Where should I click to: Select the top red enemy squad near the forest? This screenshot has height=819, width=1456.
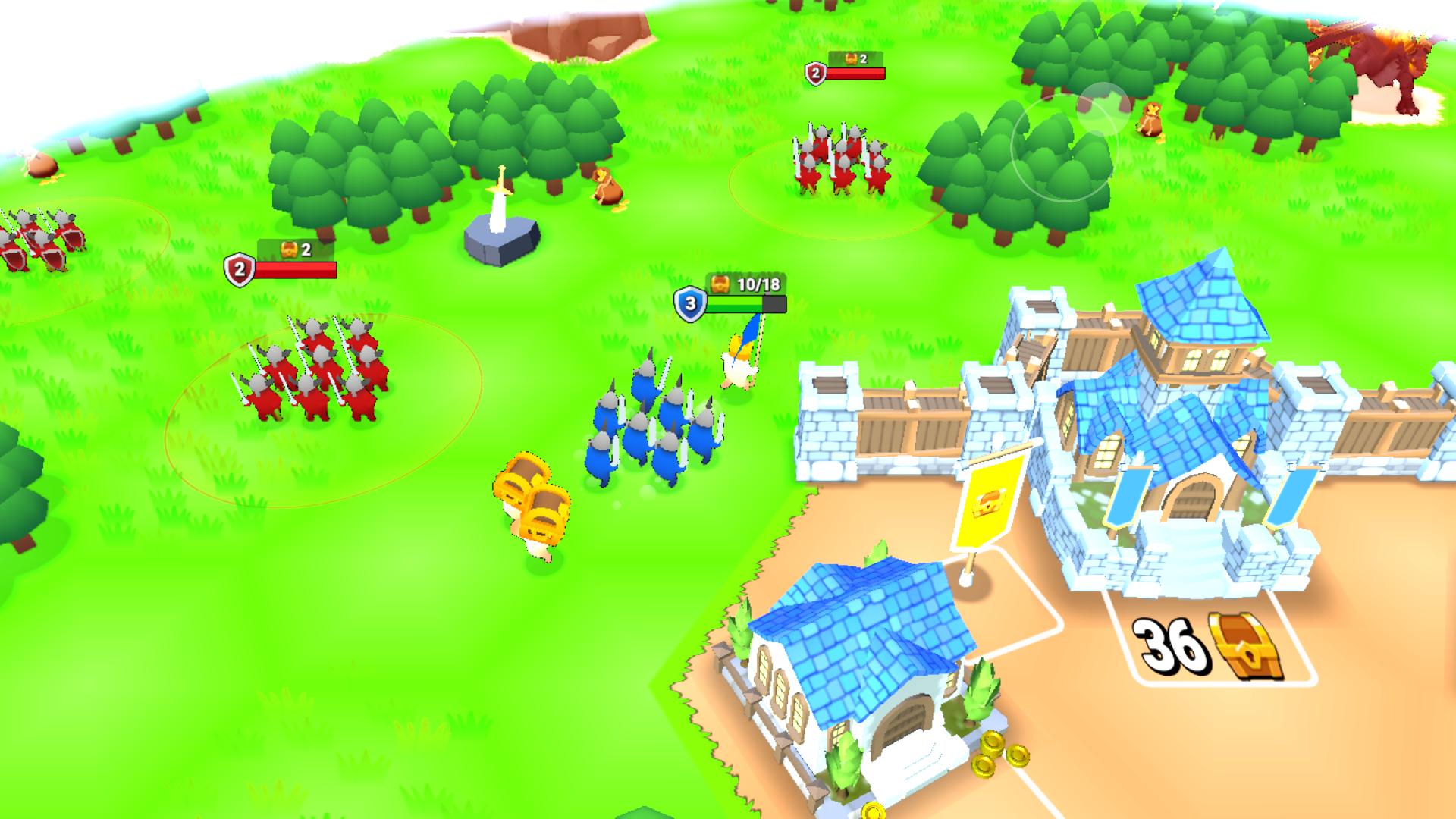tap(842, 159)
